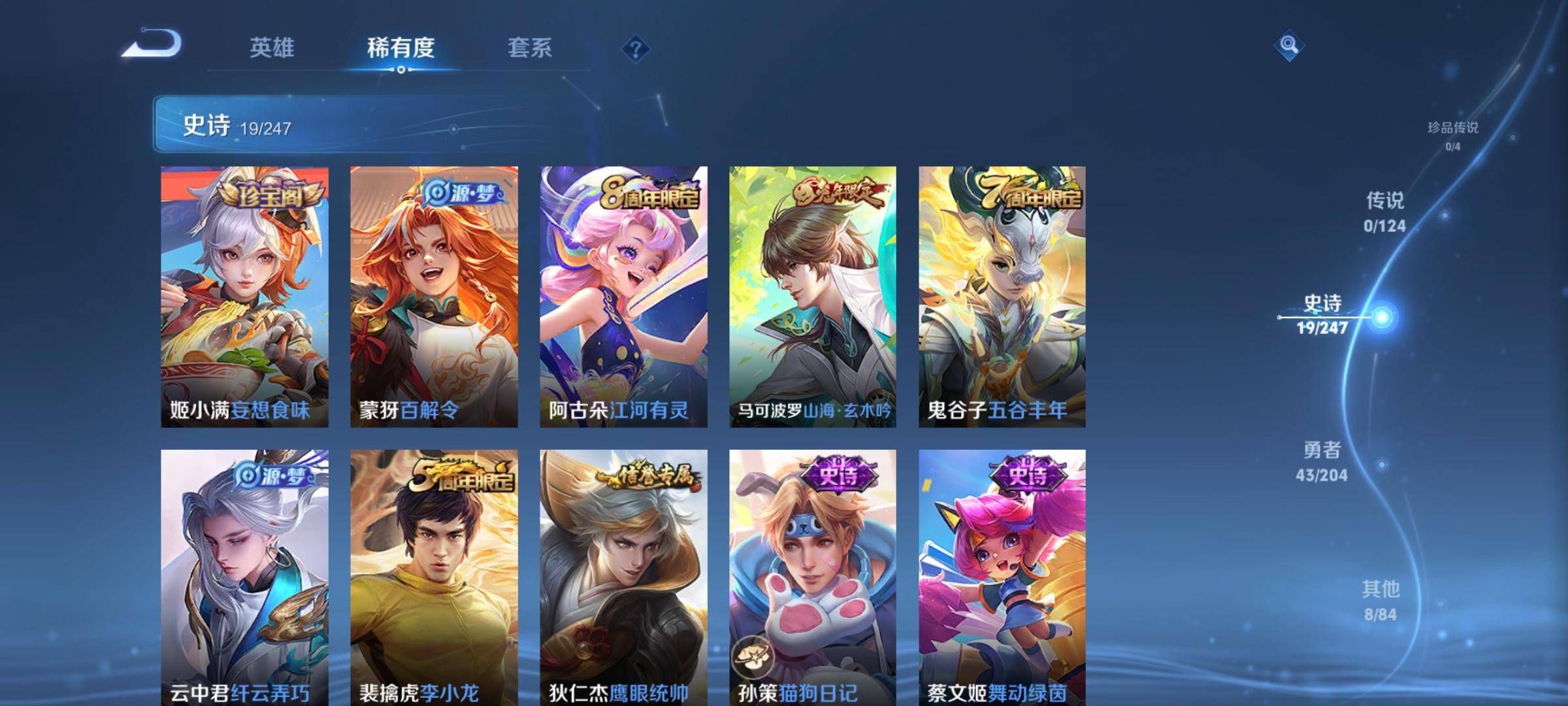Screen dimensions: 1568x706
Task: Open the 云中君 纤云弄巧 skin card
Action: click(x=244, y=575)
